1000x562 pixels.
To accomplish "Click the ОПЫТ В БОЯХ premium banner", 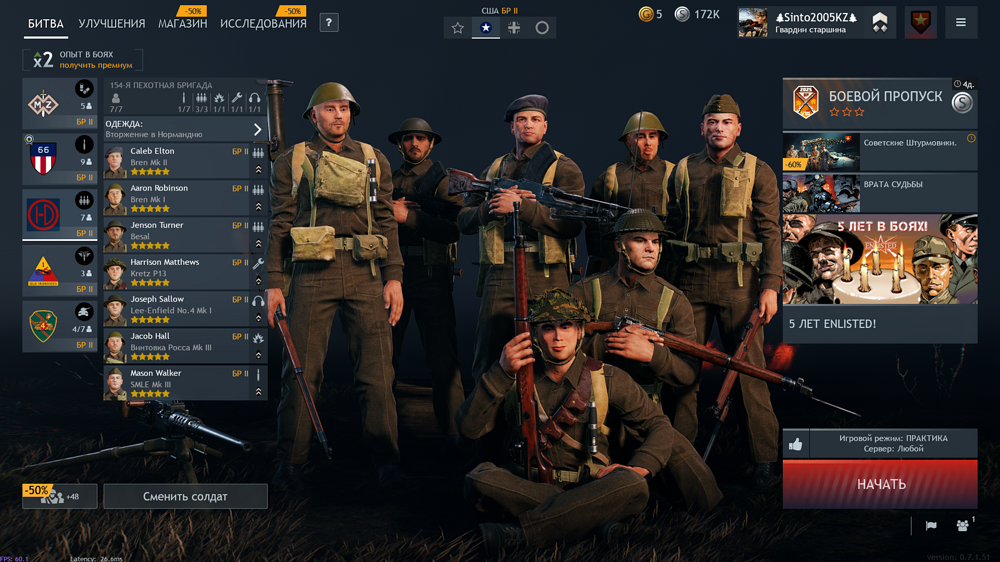I will point(83,60).
